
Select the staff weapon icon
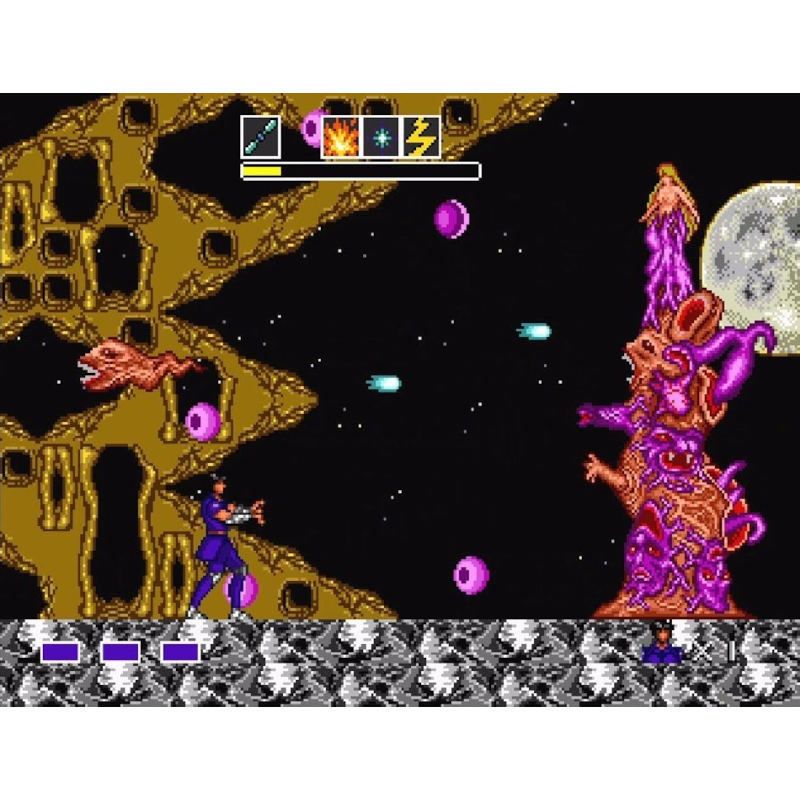(260, 137)
